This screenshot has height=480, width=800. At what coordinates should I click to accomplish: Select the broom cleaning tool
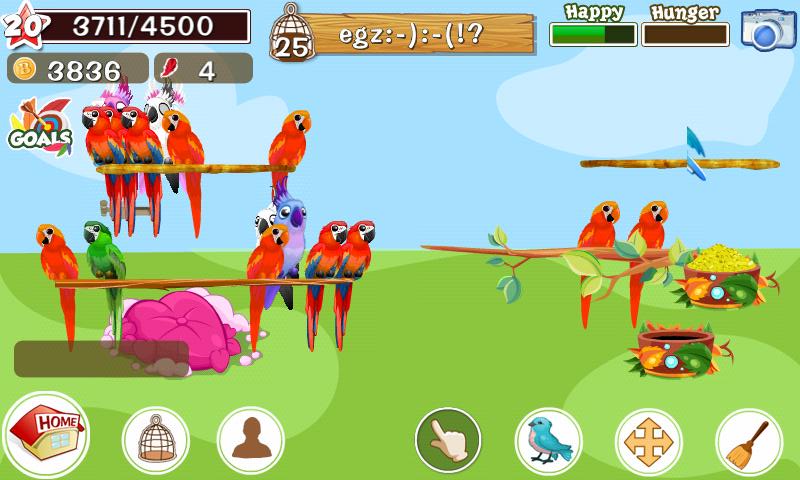(x=748, y=440)
